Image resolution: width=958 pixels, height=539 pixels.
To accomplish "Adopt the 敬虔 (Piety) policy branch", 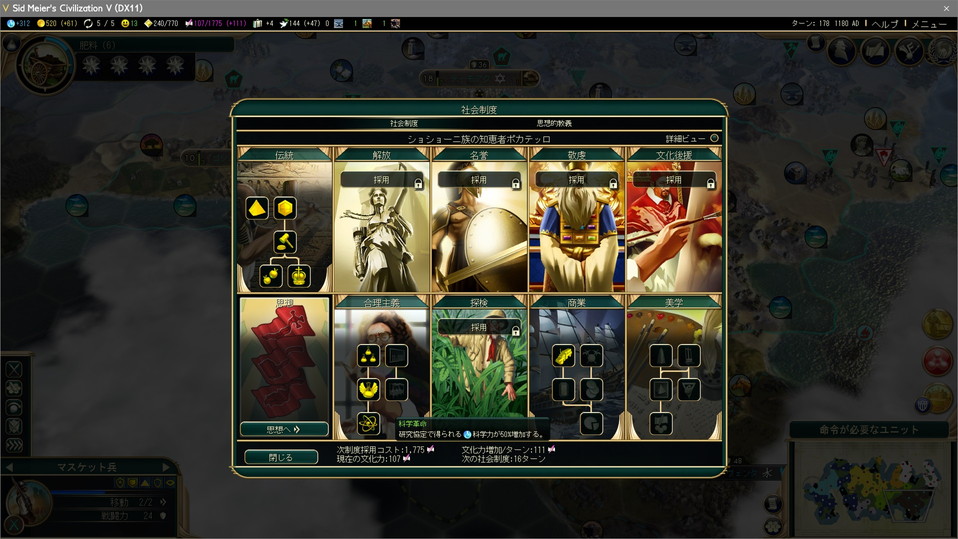I will point(576,180).
